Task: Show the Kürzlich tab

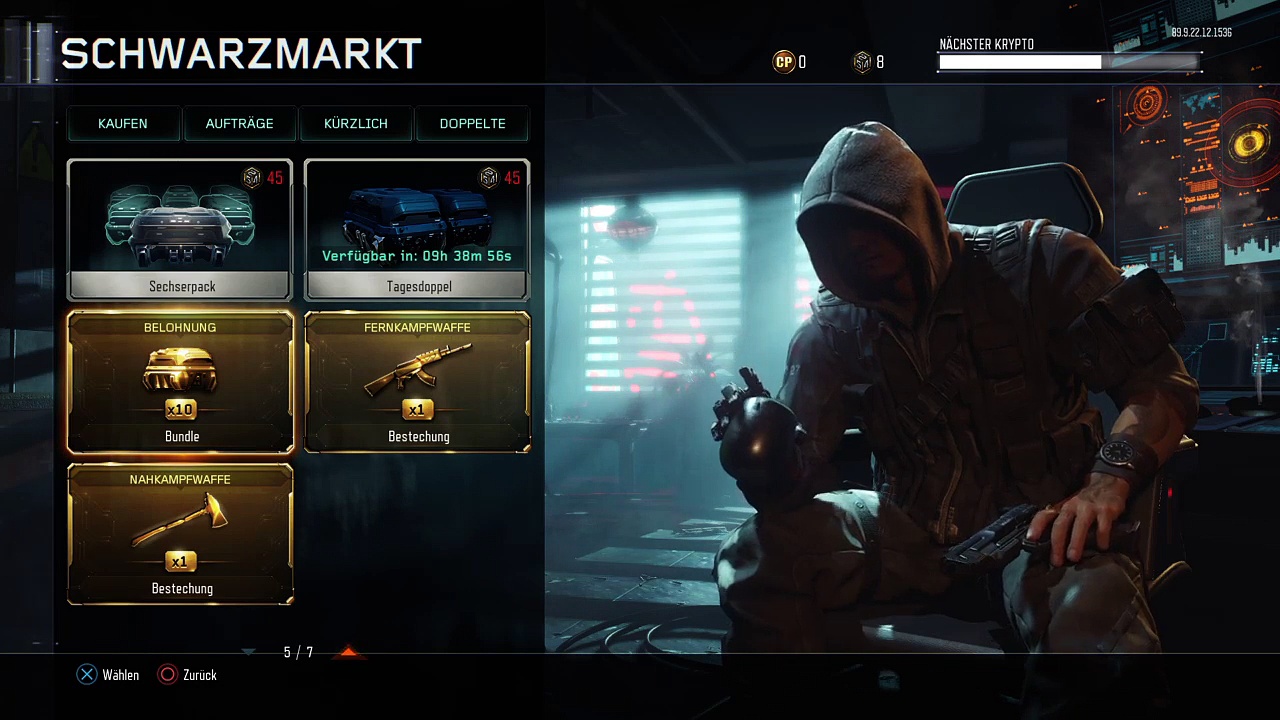Action: pos(356,124)
